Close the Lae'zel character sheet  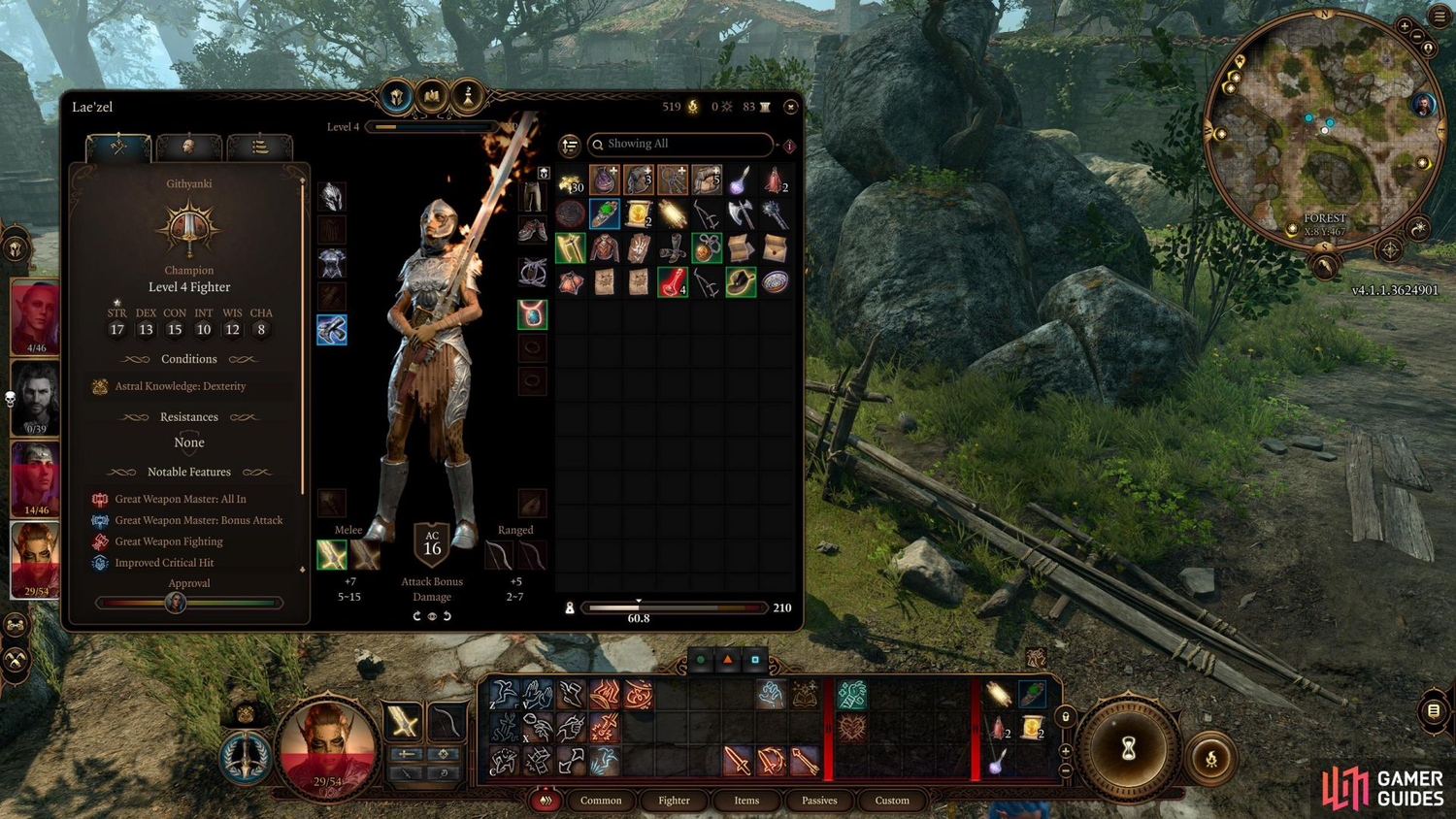[x=790, y=107]
